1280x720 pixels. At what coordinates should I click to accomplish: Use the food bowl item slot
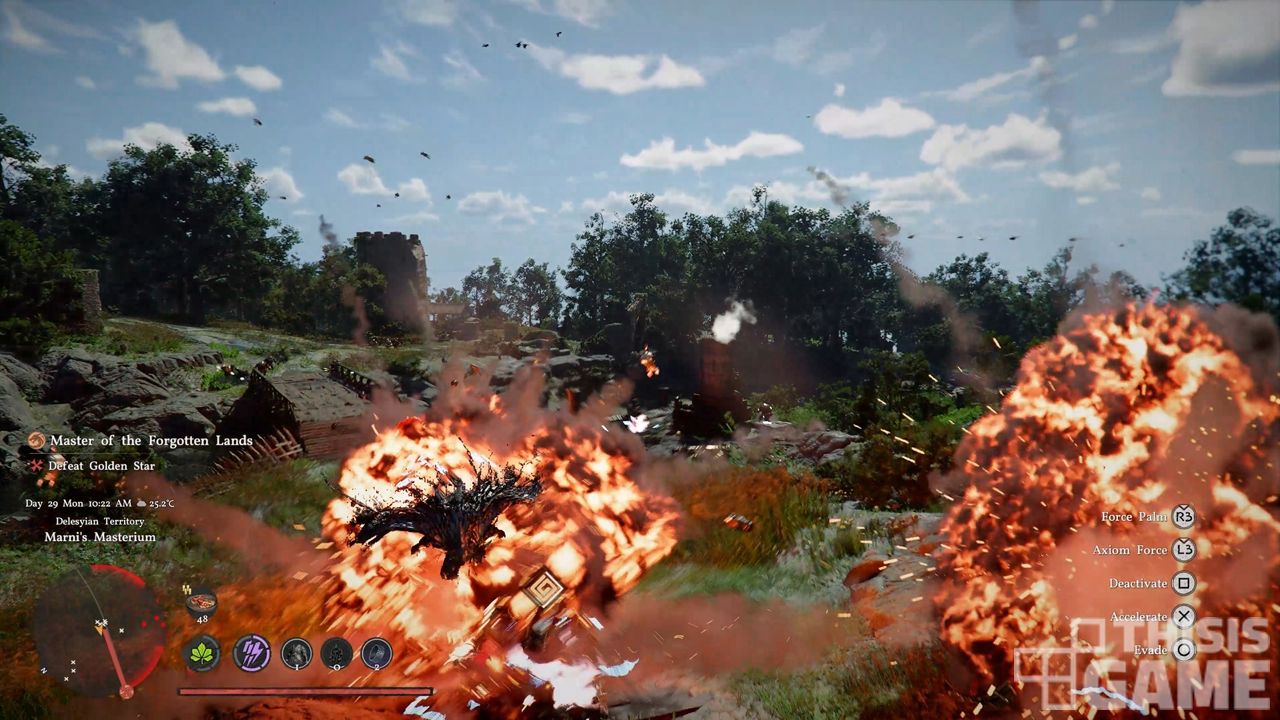201,603
